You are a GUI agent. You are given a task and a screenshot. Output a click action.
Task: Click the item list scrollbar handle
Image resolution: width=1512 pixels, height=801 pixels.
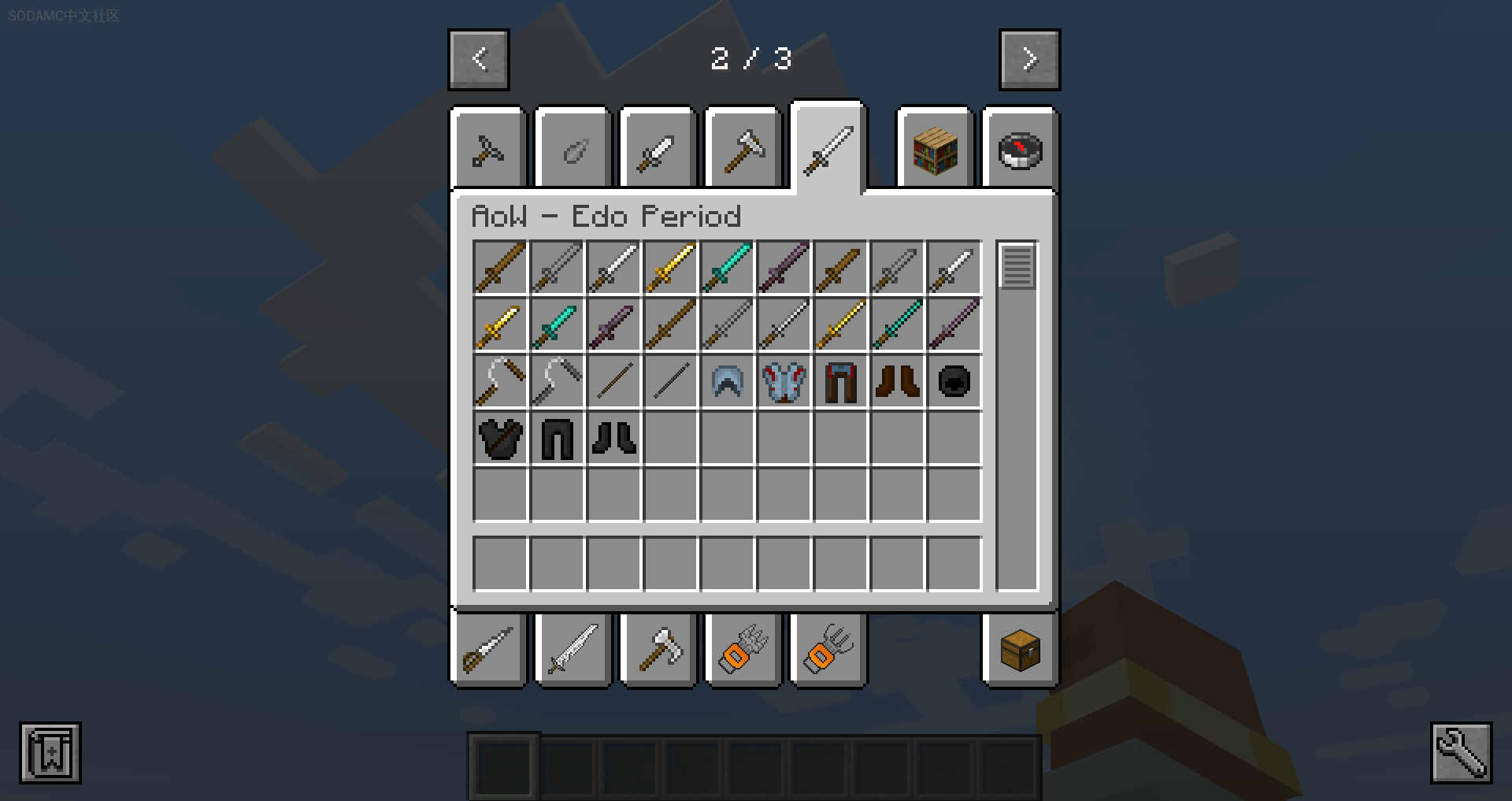point(1017,266)
